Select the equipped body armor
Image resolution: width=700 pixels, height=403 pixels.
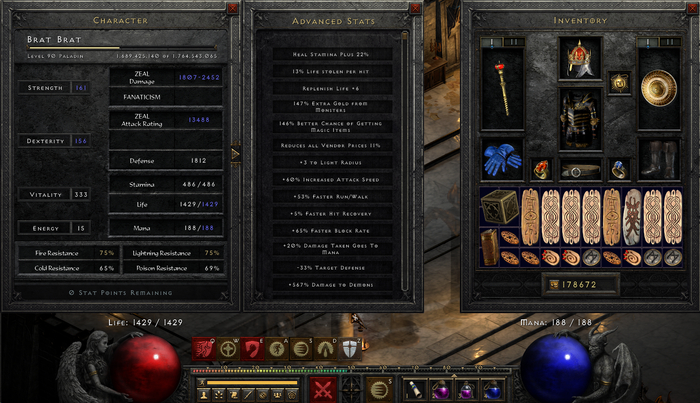coord(580,115)
